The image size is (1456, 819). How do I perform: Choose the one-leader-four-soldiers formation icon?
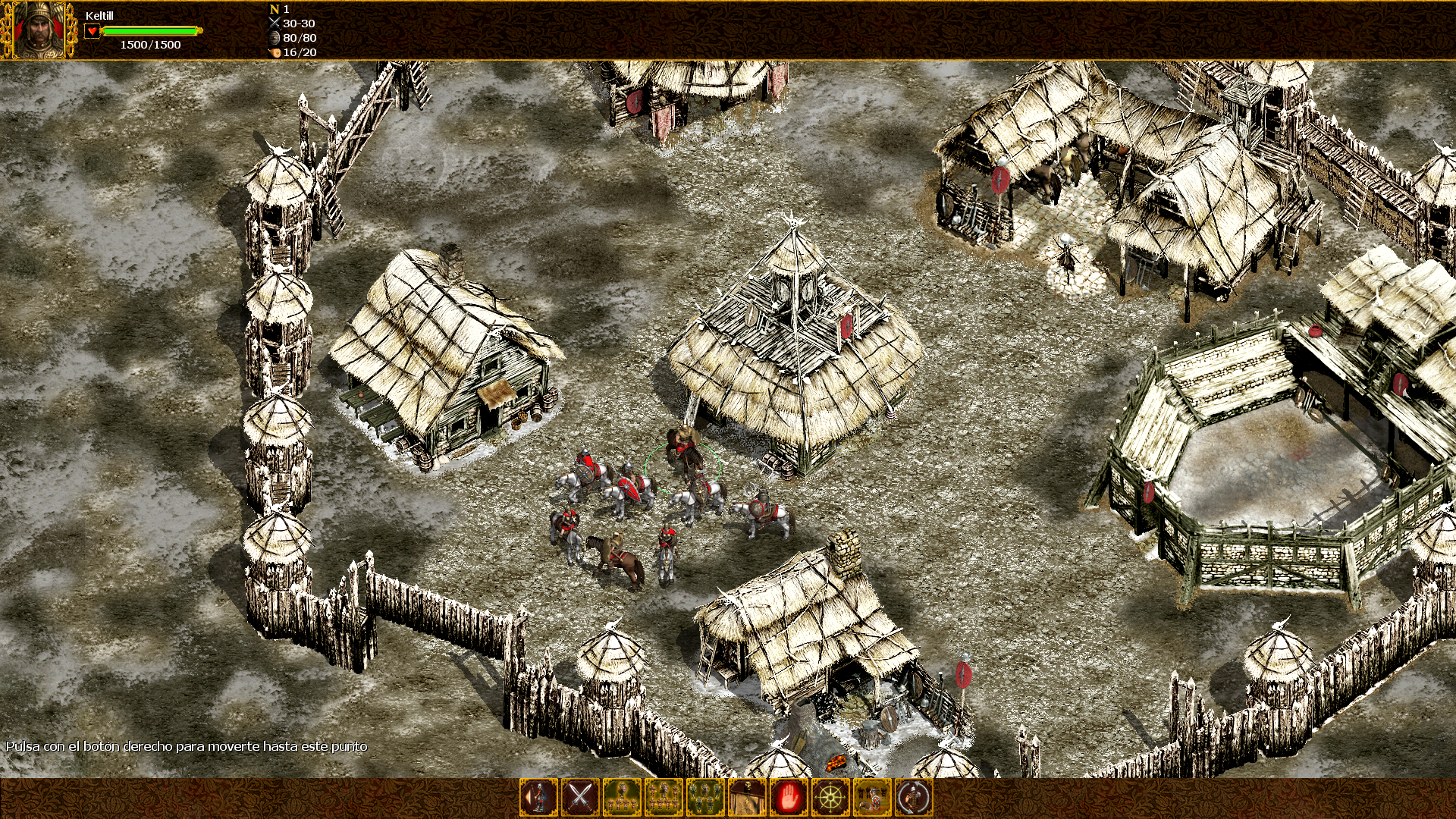[622, 797]
